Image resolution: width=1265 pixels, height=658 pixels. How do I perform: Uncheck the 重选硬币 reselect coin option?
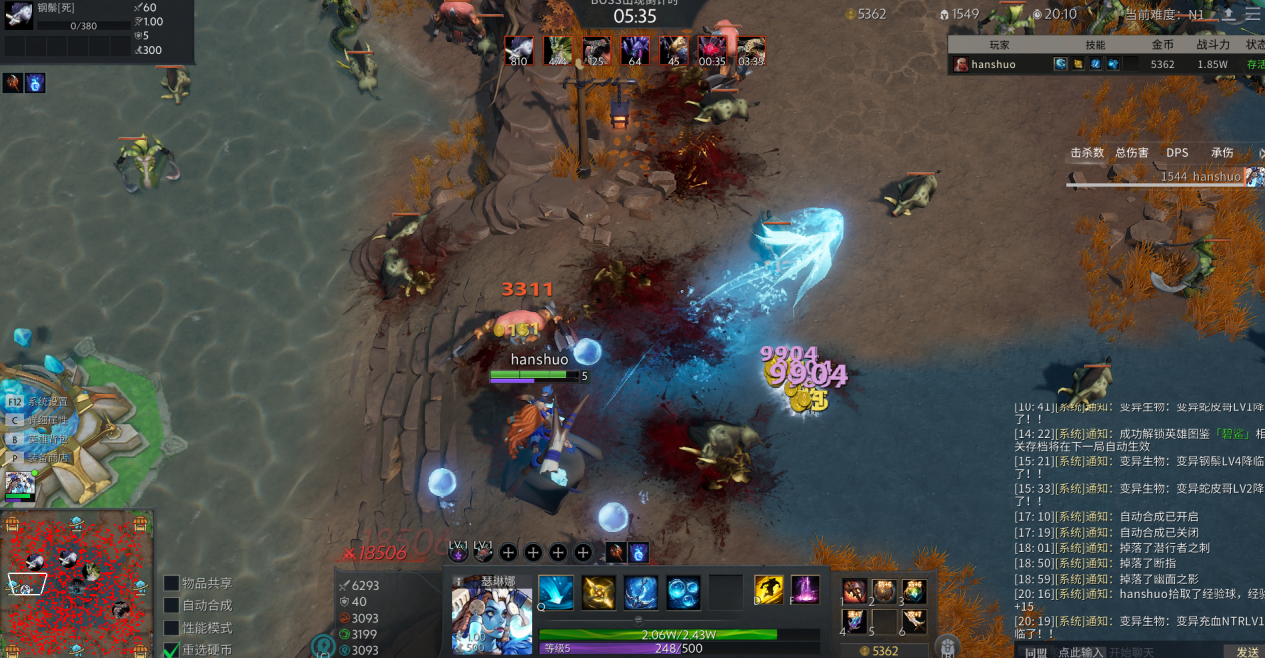(172, 650)
